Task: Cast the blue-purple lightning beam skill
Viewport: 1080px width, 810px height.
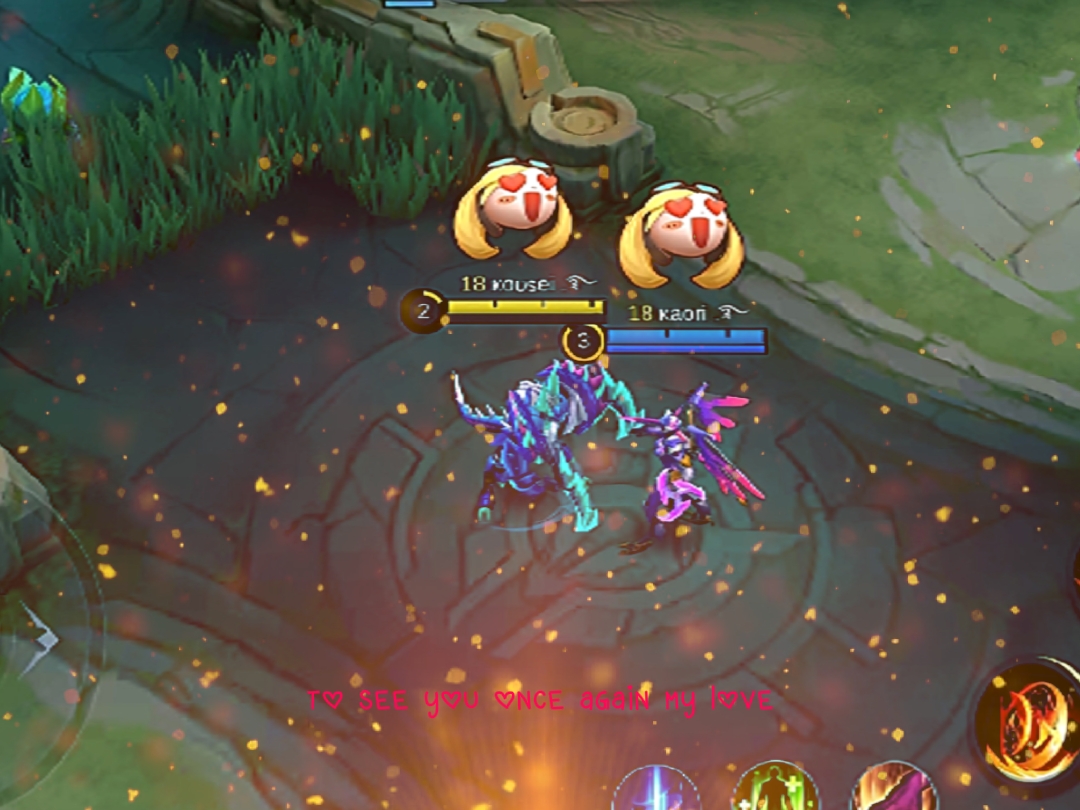Action: click(x=656, y=792)
